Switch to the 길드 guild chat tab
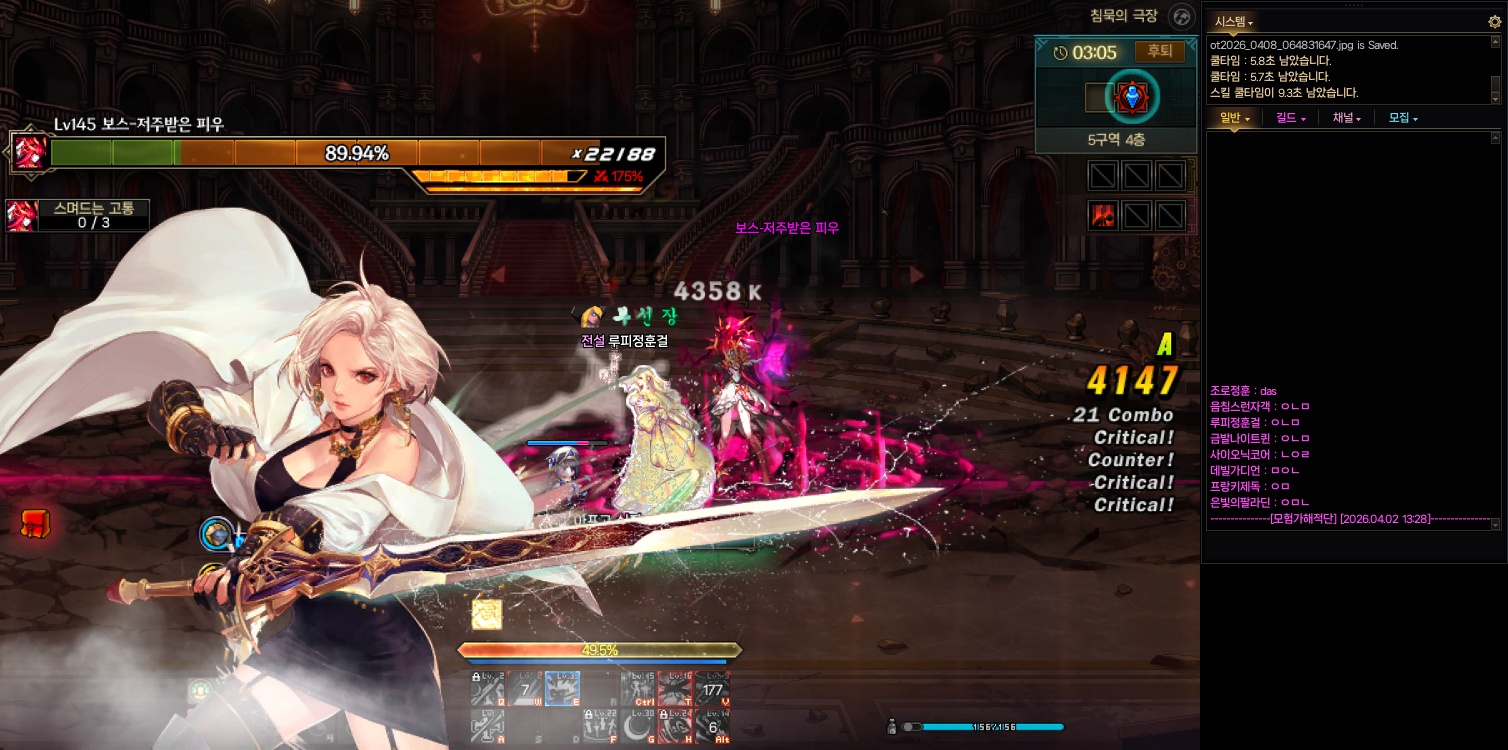1508x750 pixels. [1290, 118]
